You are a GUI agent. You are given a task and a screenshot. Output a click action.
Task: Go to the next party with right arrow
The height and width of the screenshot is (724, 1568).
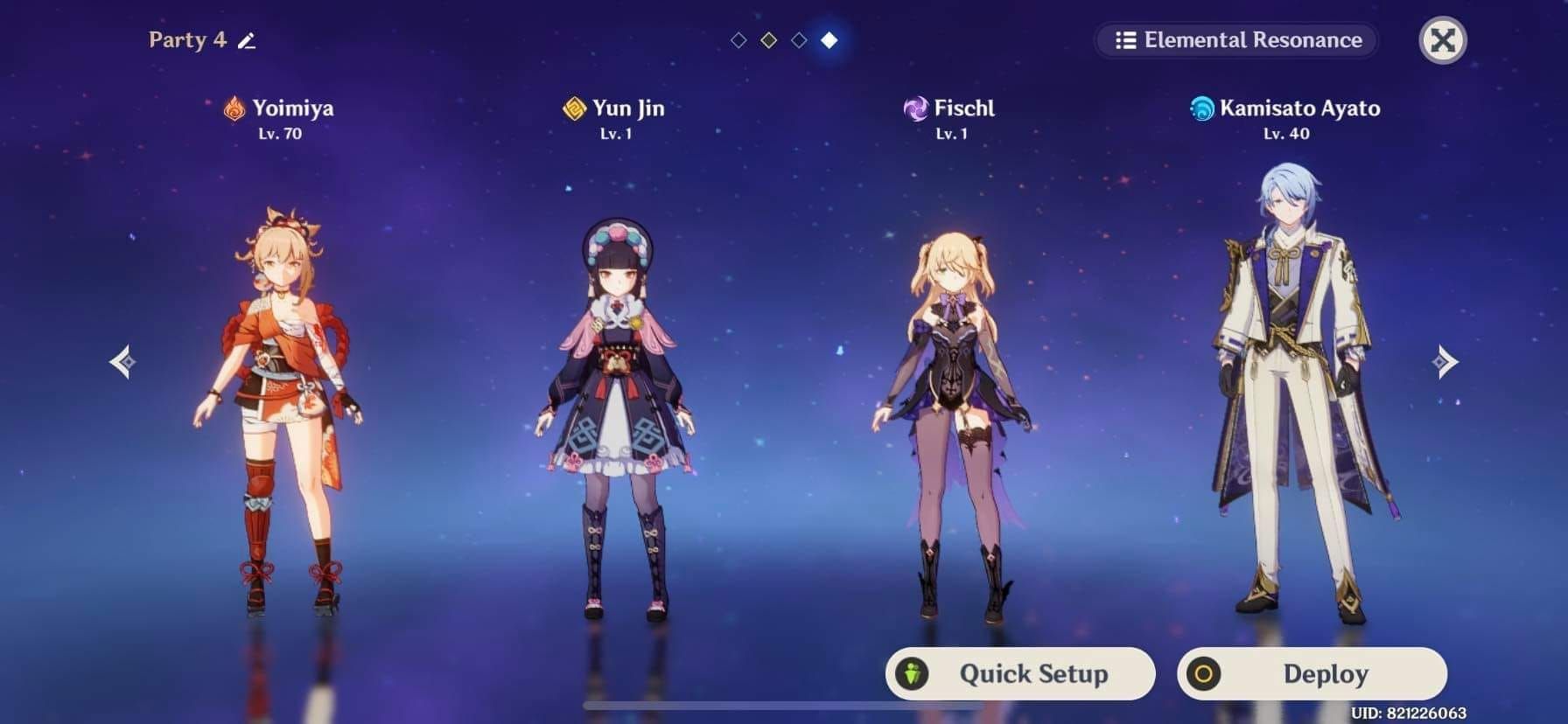point(1445,361)
